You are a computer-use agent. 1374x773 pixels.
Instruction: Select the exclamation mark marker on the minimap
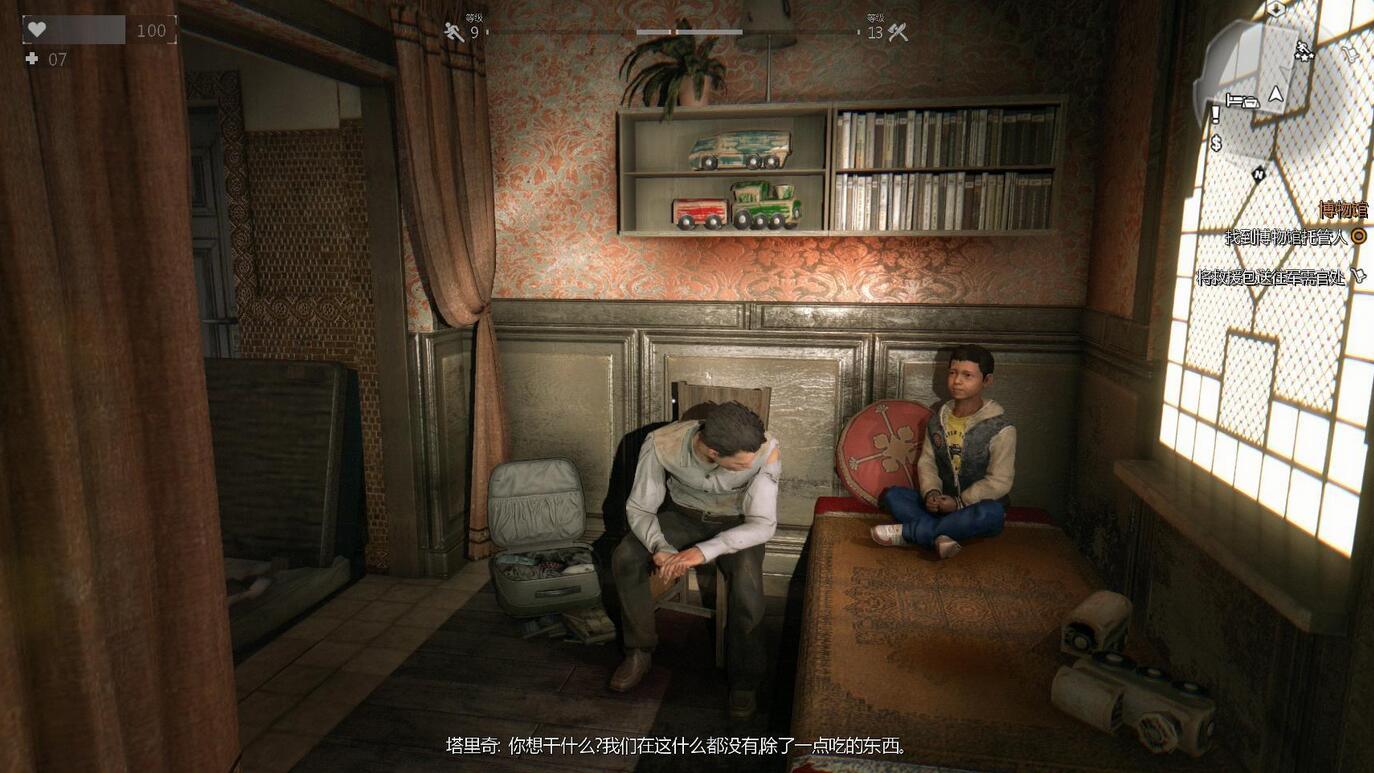[1216, 112]
